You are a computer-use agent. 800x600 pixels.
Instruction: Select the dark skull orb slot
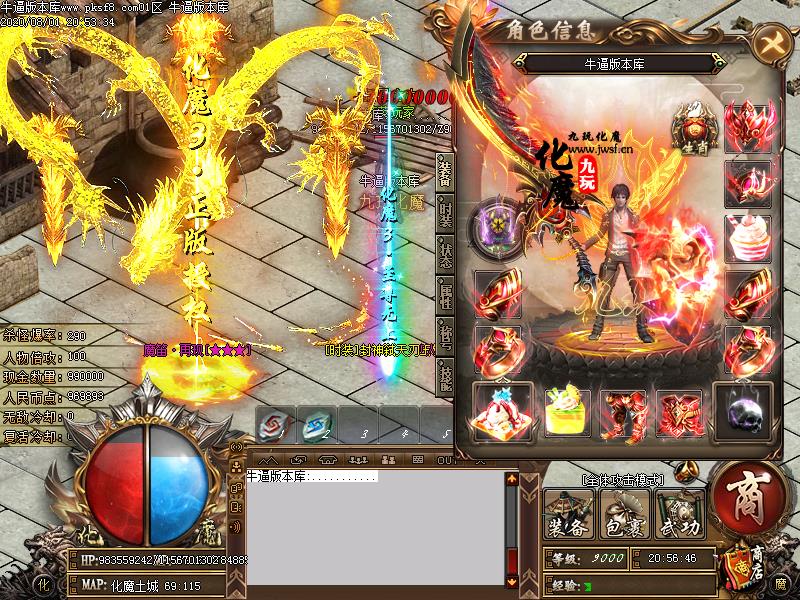pos(746,410)
